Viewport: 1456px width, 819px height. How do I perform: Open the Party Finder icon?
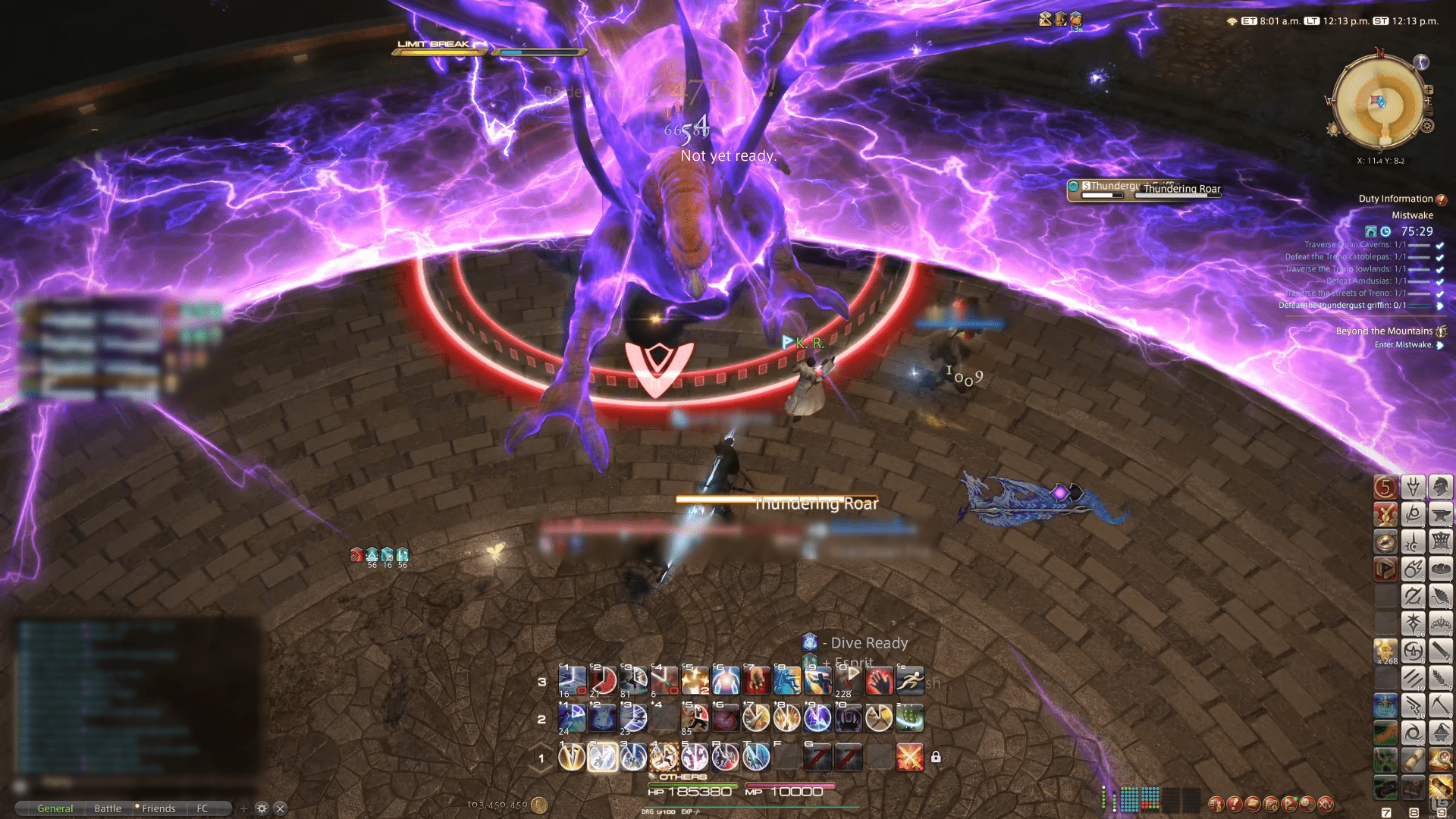tap(1290, 803)
